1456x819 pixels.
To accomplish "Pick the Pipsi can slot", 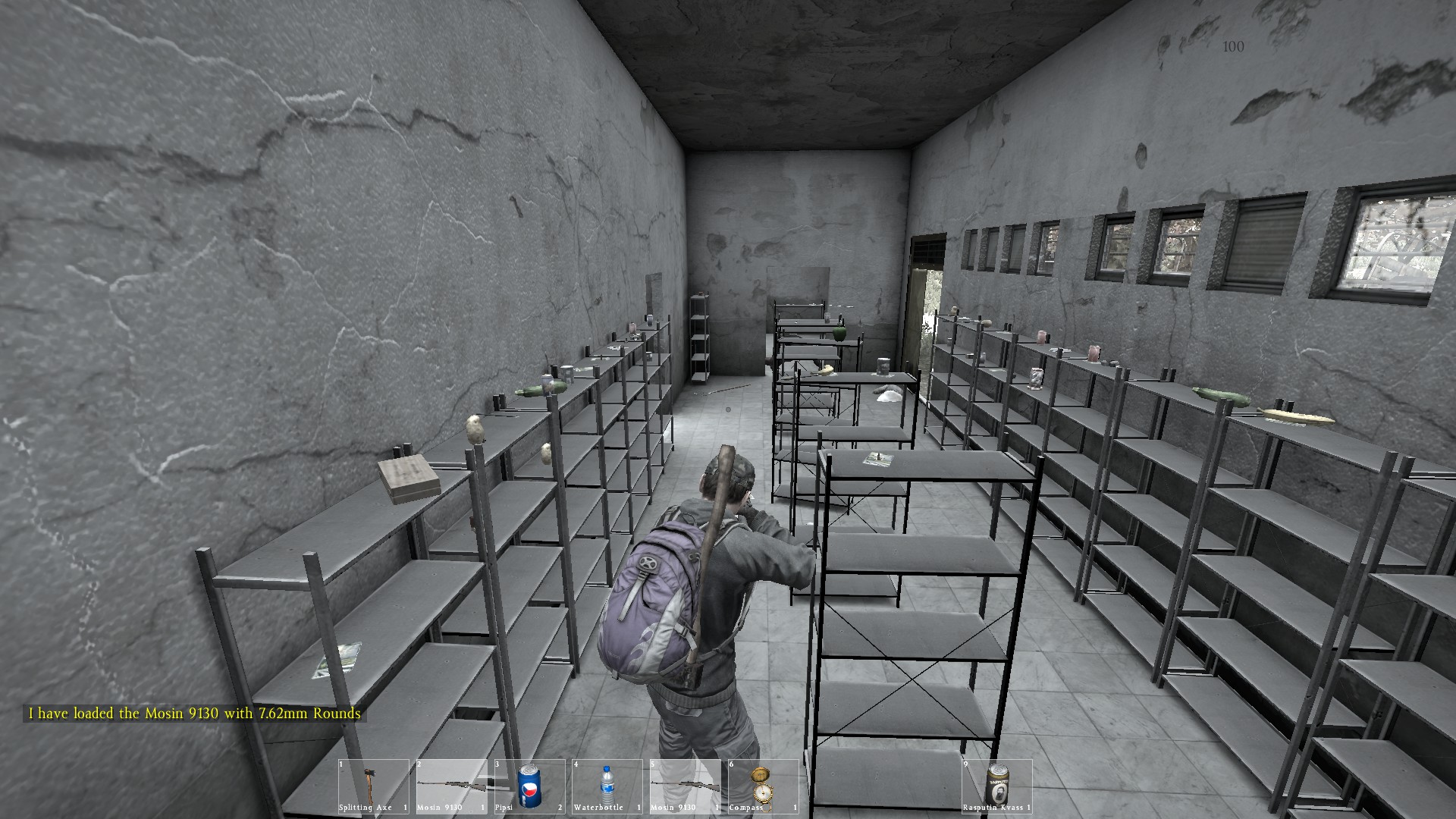I will [x=529, y=786].
